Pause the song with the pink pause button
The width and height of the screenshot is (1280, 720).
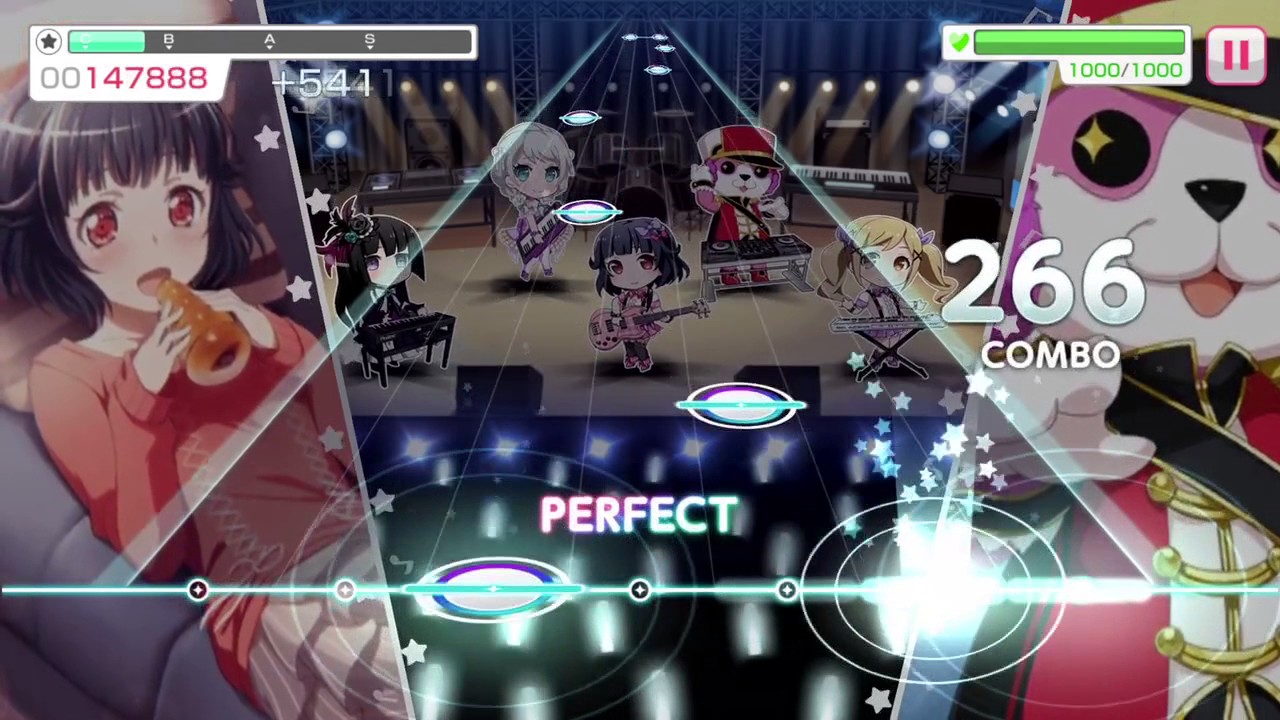click(1236, 55)
